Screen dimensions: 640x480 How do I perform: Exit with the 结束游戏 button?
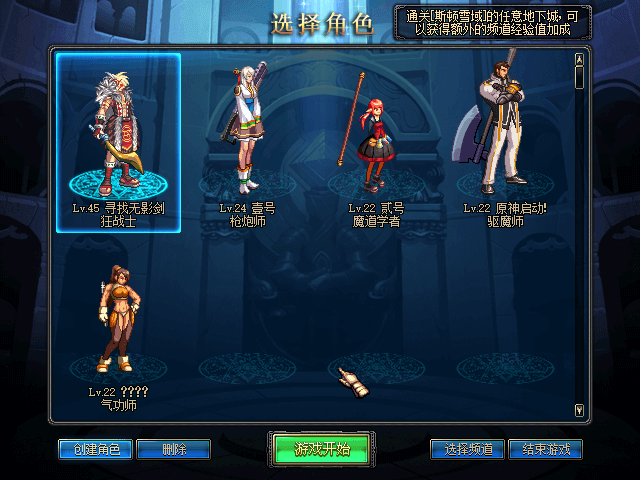(x=545, y=450)
